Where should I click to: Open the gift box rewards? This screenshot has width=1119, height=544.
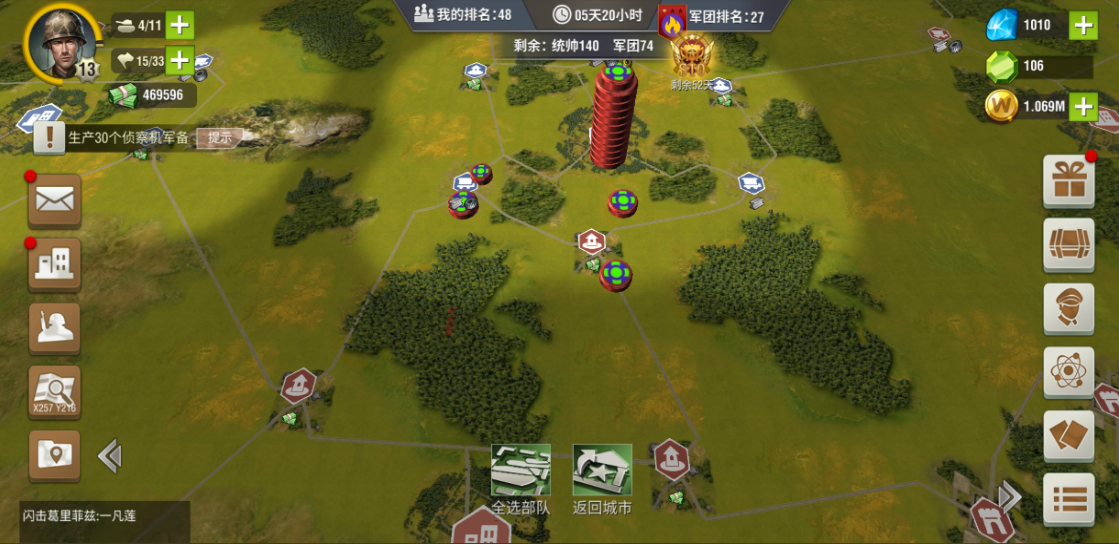click(x=1068, y=181)
